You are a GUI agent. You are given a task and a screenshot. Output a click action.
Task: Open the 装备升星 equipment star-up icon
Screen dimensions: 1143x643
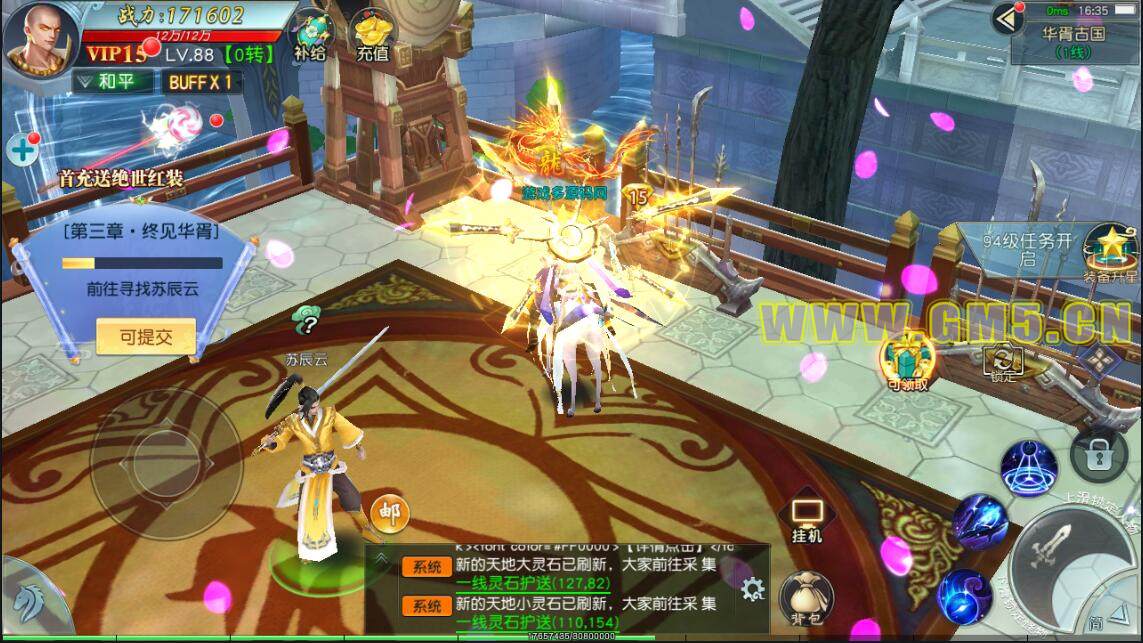pyautogui.click(x=1109, y=250)
